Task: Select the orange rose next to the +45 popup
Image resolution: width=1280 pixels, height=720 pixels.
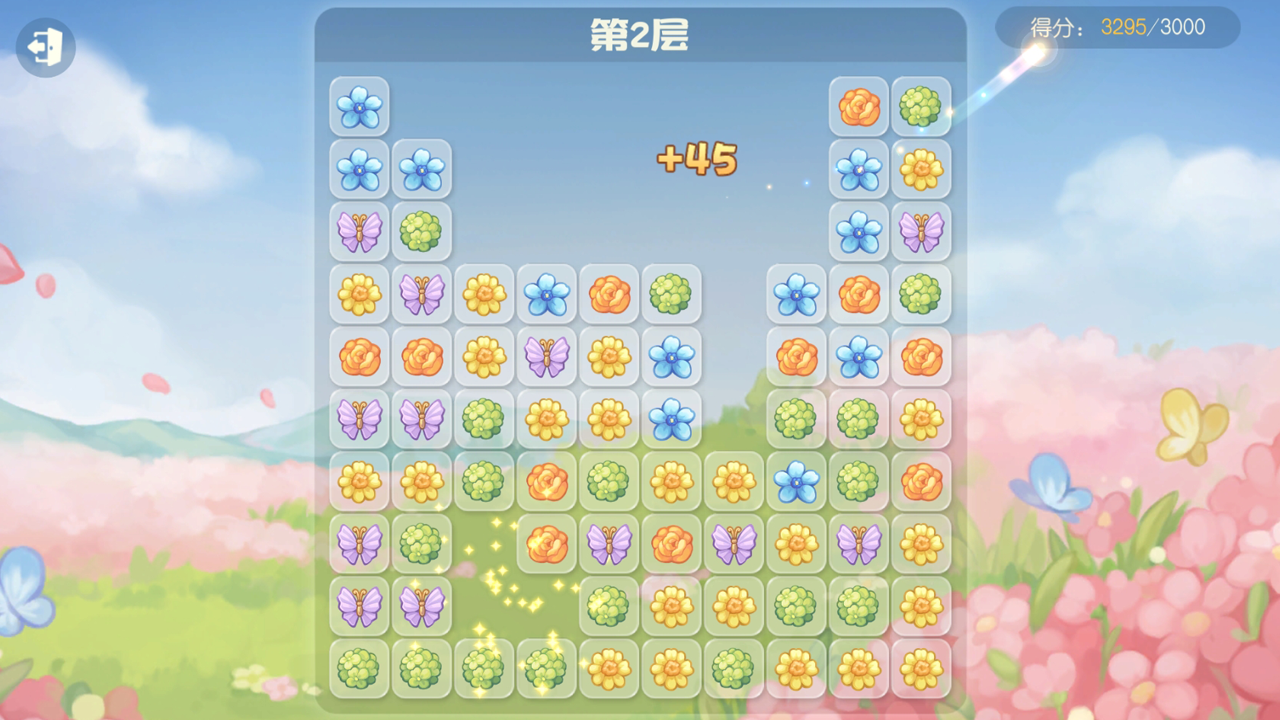Action: click(x=858, y=106)
